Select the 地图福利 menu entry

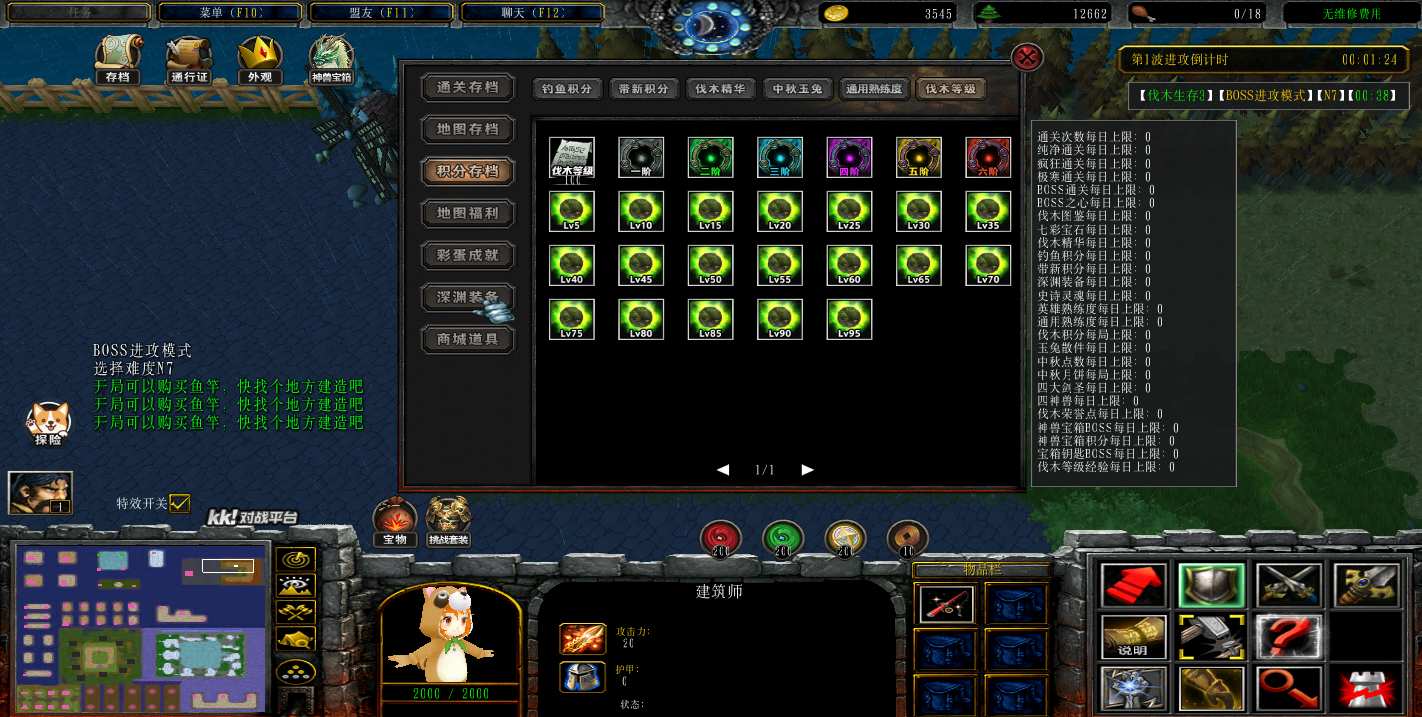[467, 213]
